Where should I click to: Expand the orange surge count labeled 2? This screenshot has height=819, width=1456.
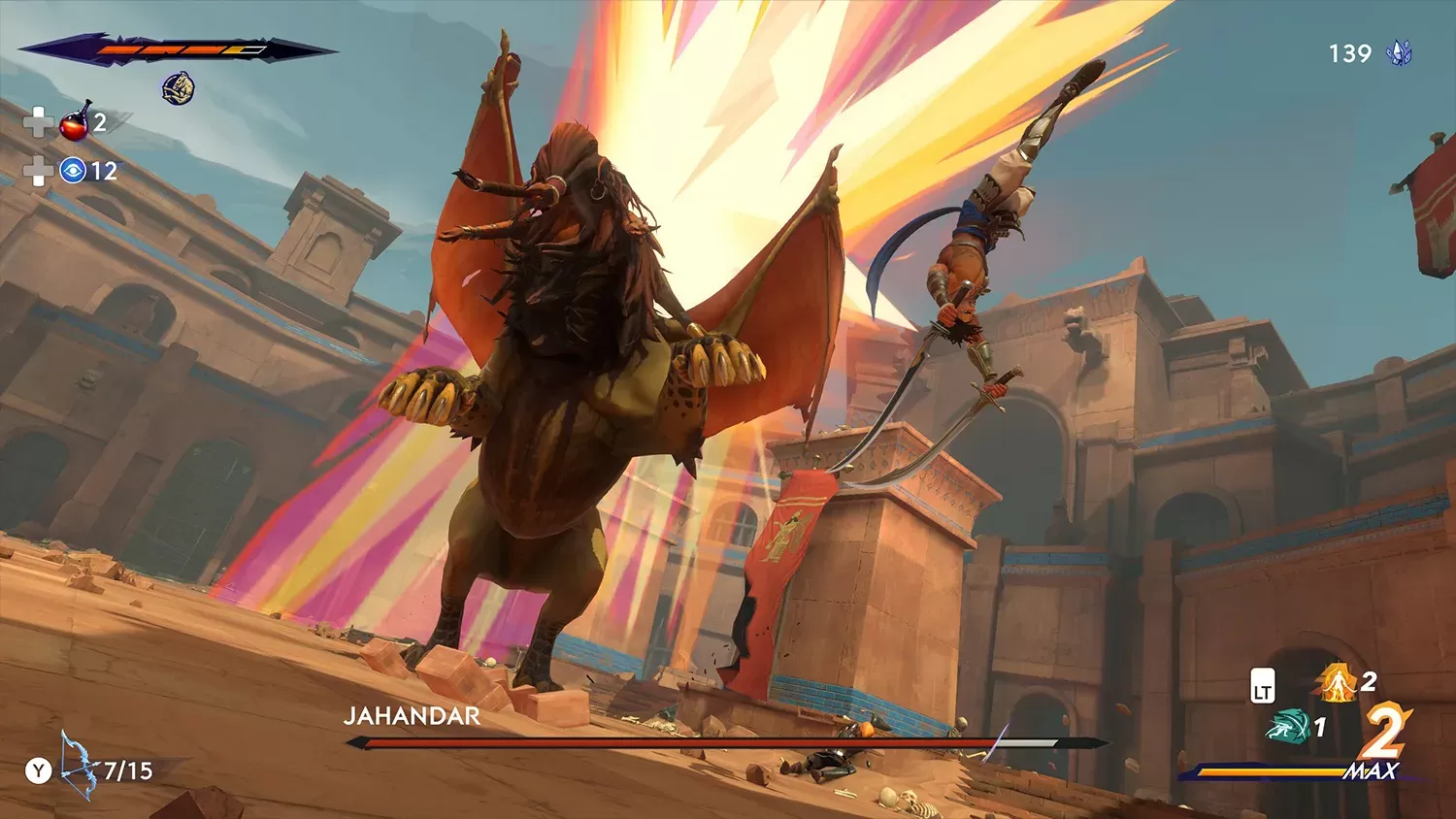[1370, 682]
